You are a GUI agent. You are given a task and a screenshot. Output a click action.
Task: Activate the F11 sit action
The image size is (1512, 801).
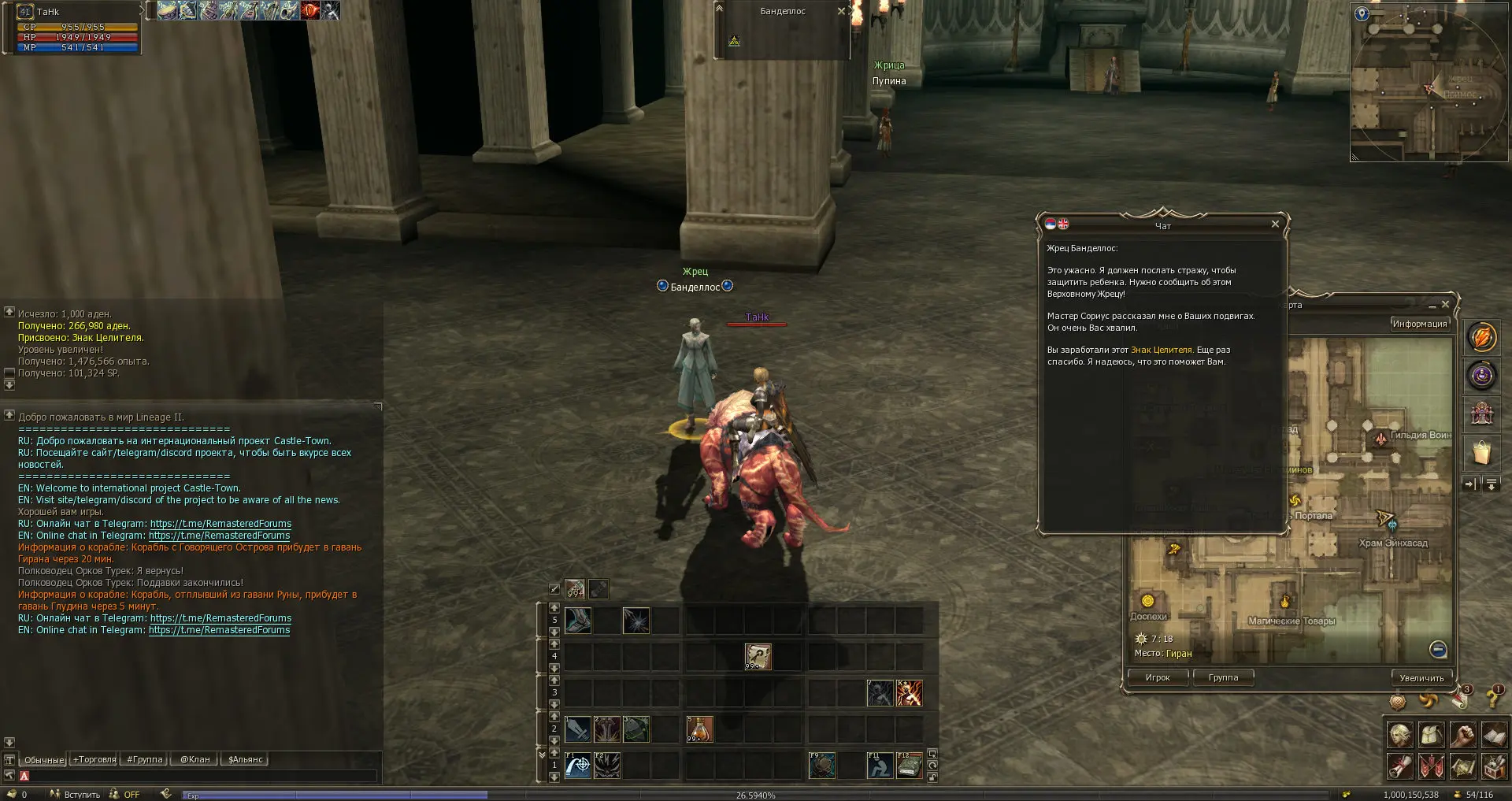880,765
